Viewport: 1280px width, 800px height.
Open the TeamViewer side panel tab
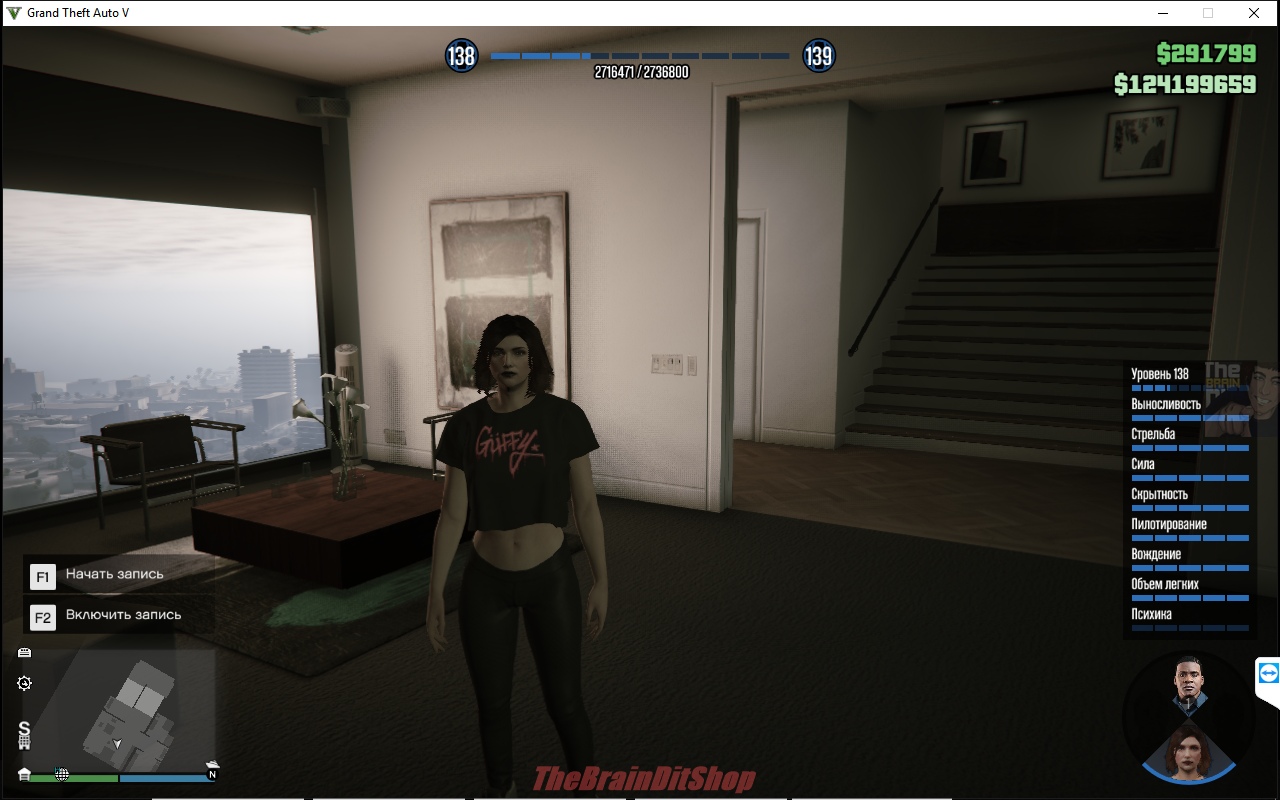point(1268,673)
